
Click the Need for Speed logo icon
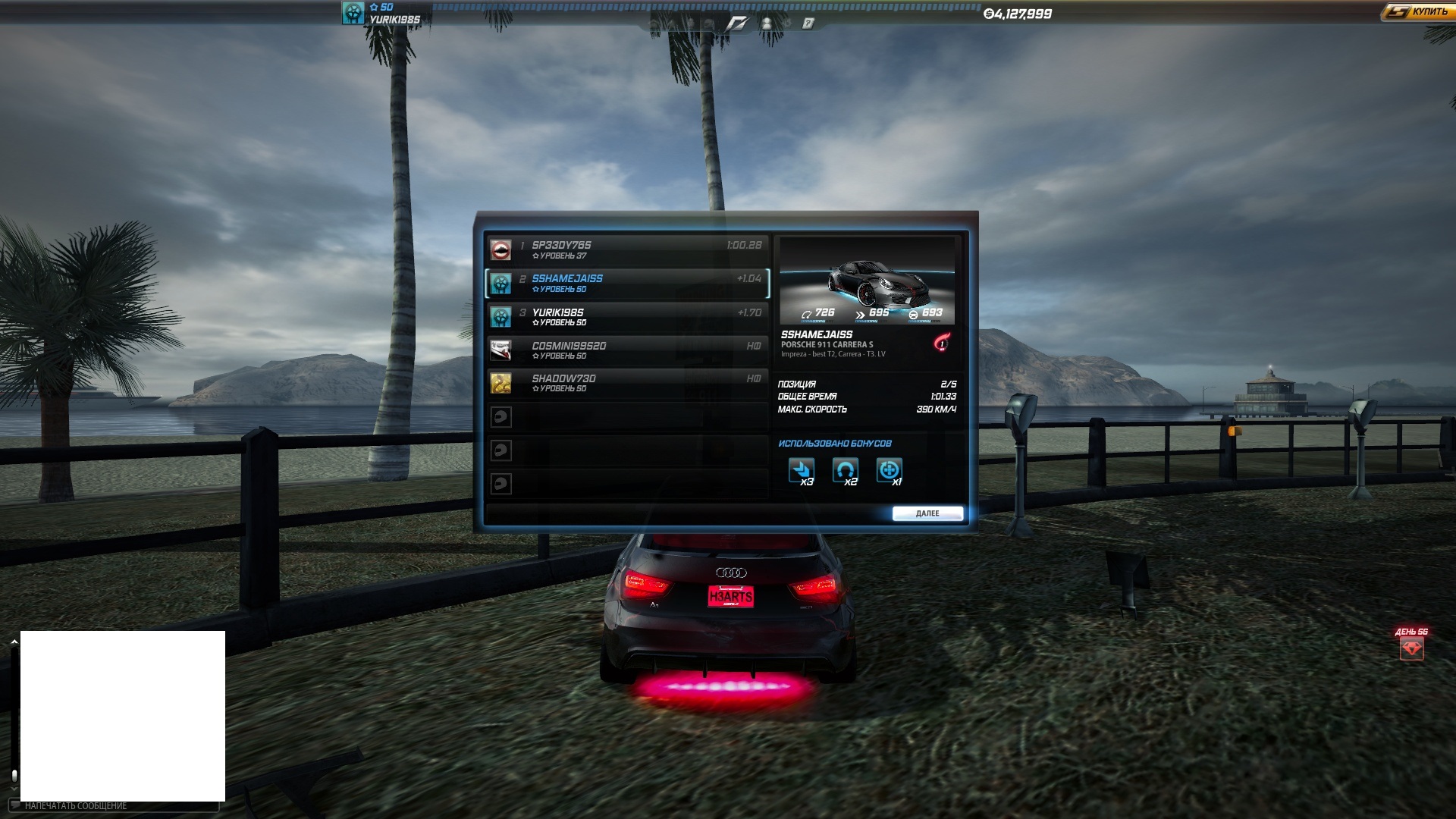click(x=736, y=24)
